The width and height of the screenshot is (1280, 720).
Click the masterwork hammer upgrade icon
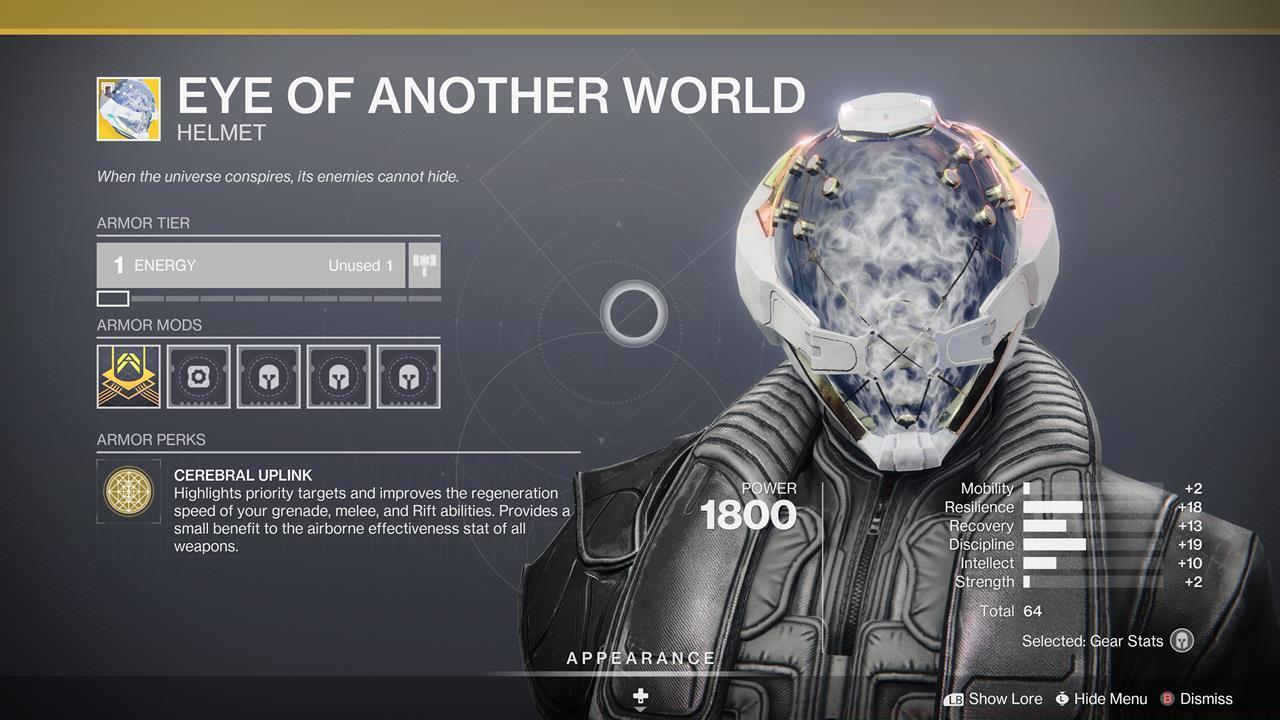[423, 265]
